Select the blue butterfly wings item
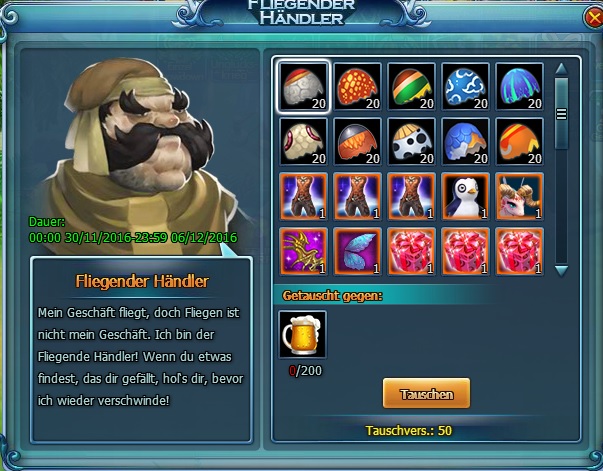The width and height of the screenshot is (603, 471). (x=356, y=251)
